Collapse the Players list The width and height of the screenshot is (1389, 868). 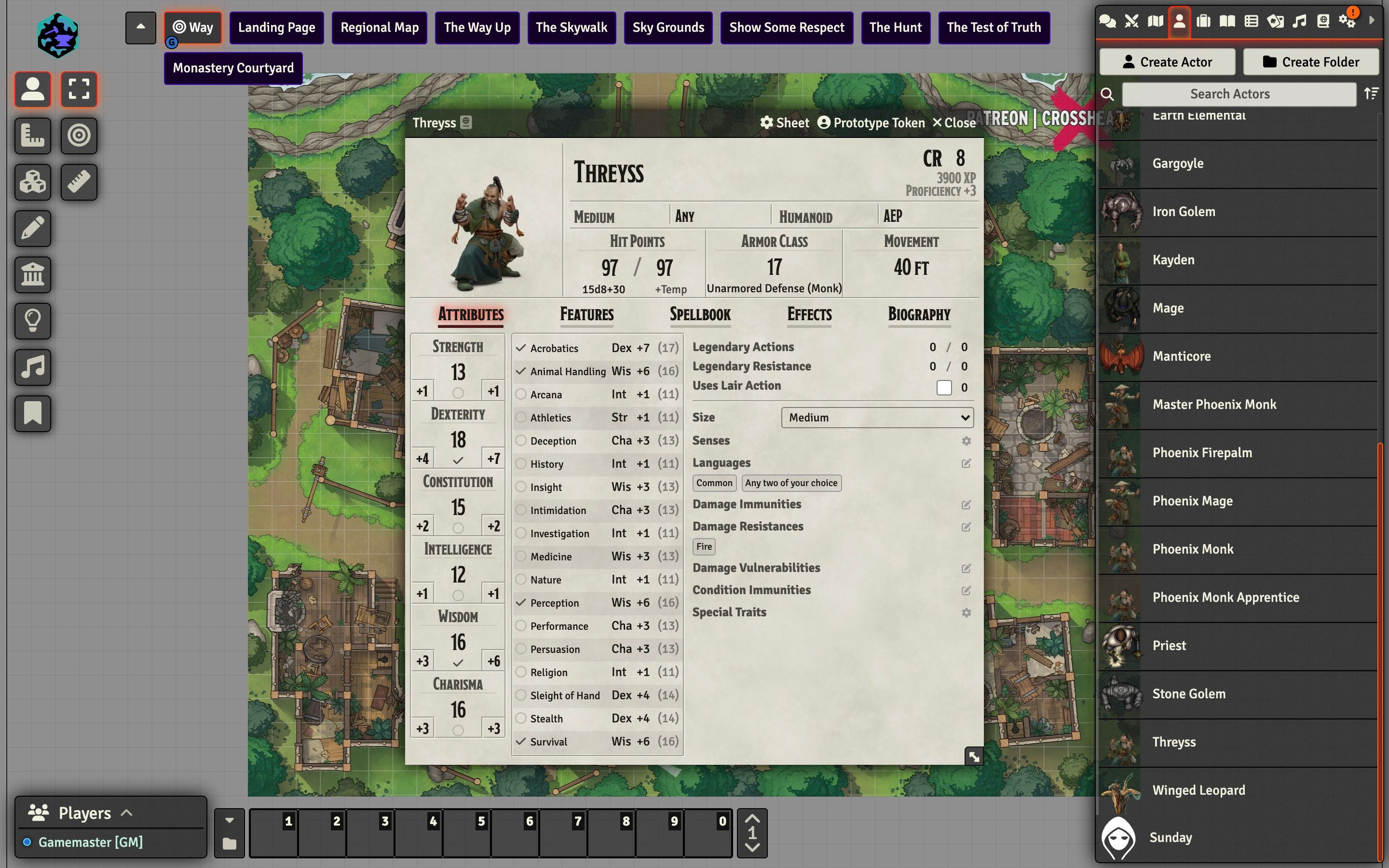(126, 813)
